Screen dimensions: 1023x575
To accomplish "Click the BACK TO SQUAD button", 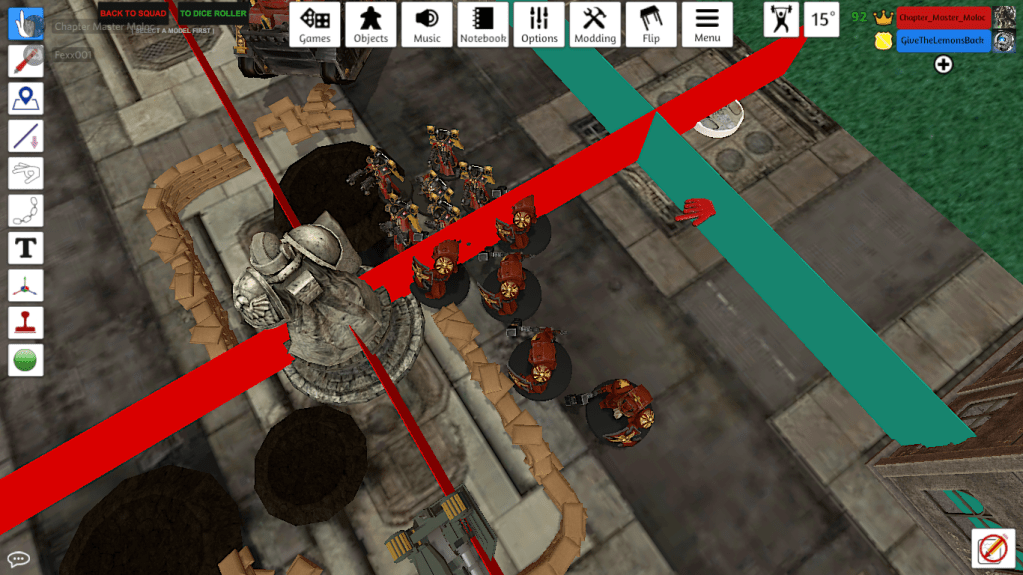I will [x=133, y=14].
